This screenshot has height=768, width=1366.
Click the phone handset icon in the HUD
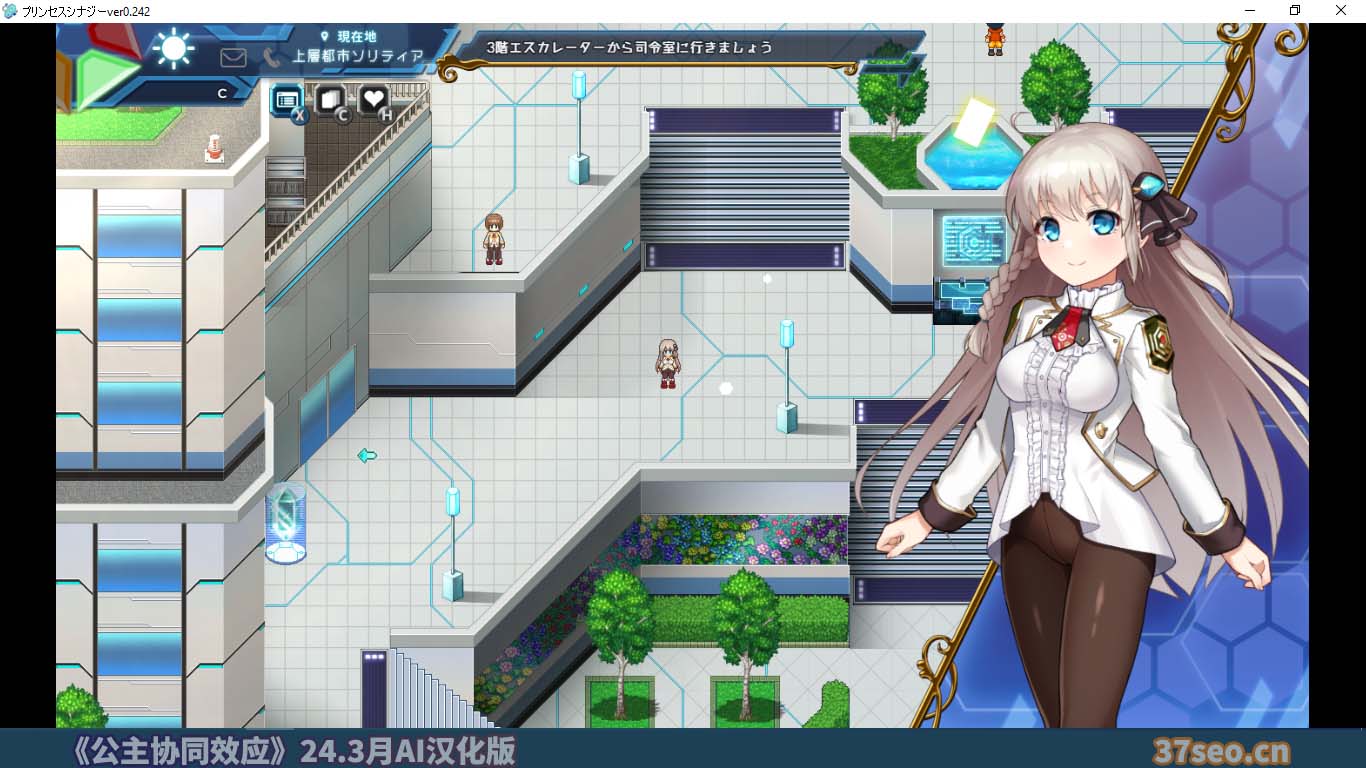271,57
